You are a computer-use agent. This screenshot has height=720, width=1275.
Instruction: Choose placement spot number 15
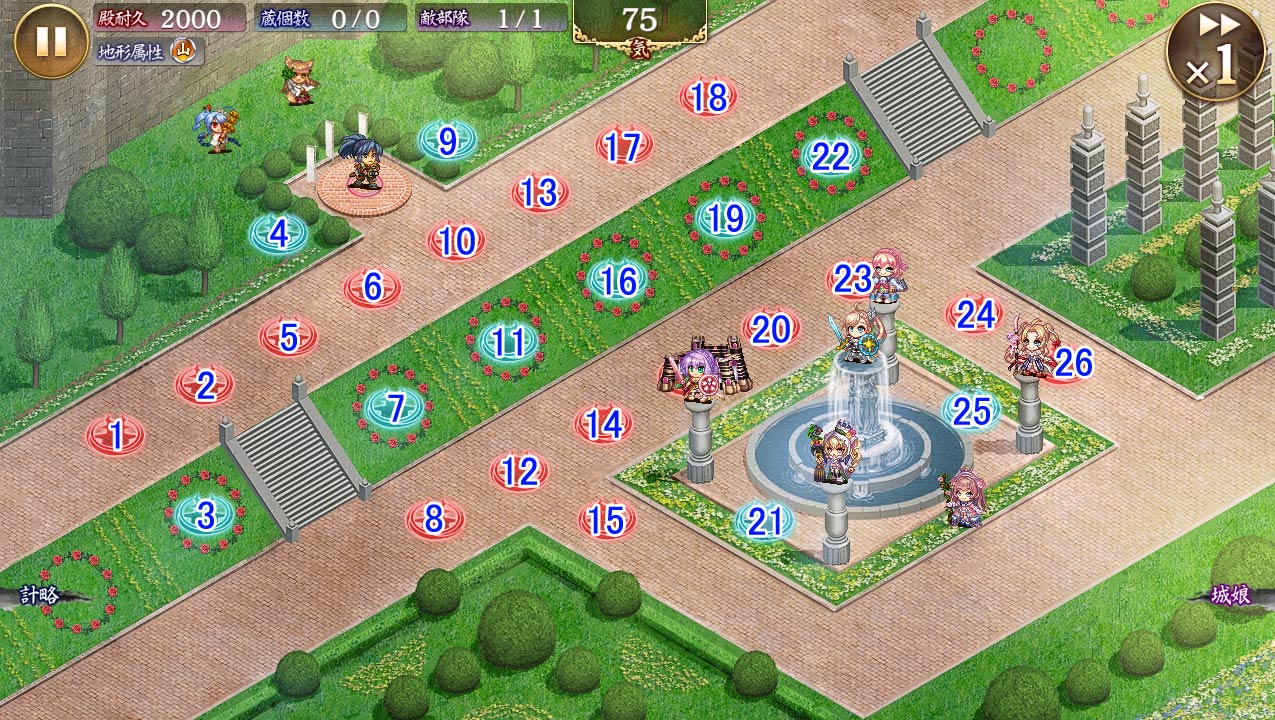(x=606, y=520)
